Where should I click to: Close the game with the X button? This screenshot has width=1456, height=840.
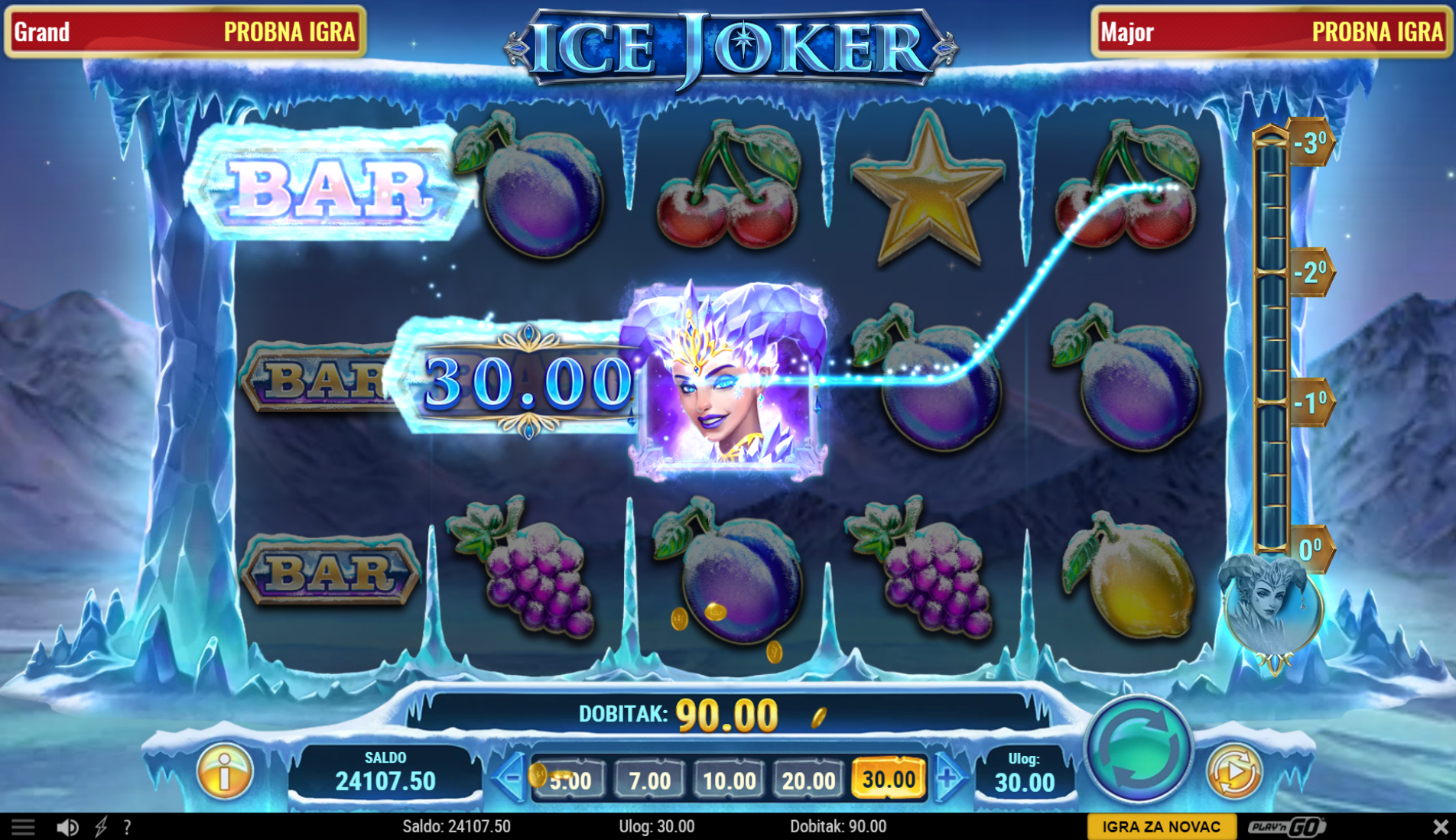pyautogui.click(x=1440, y=827)
